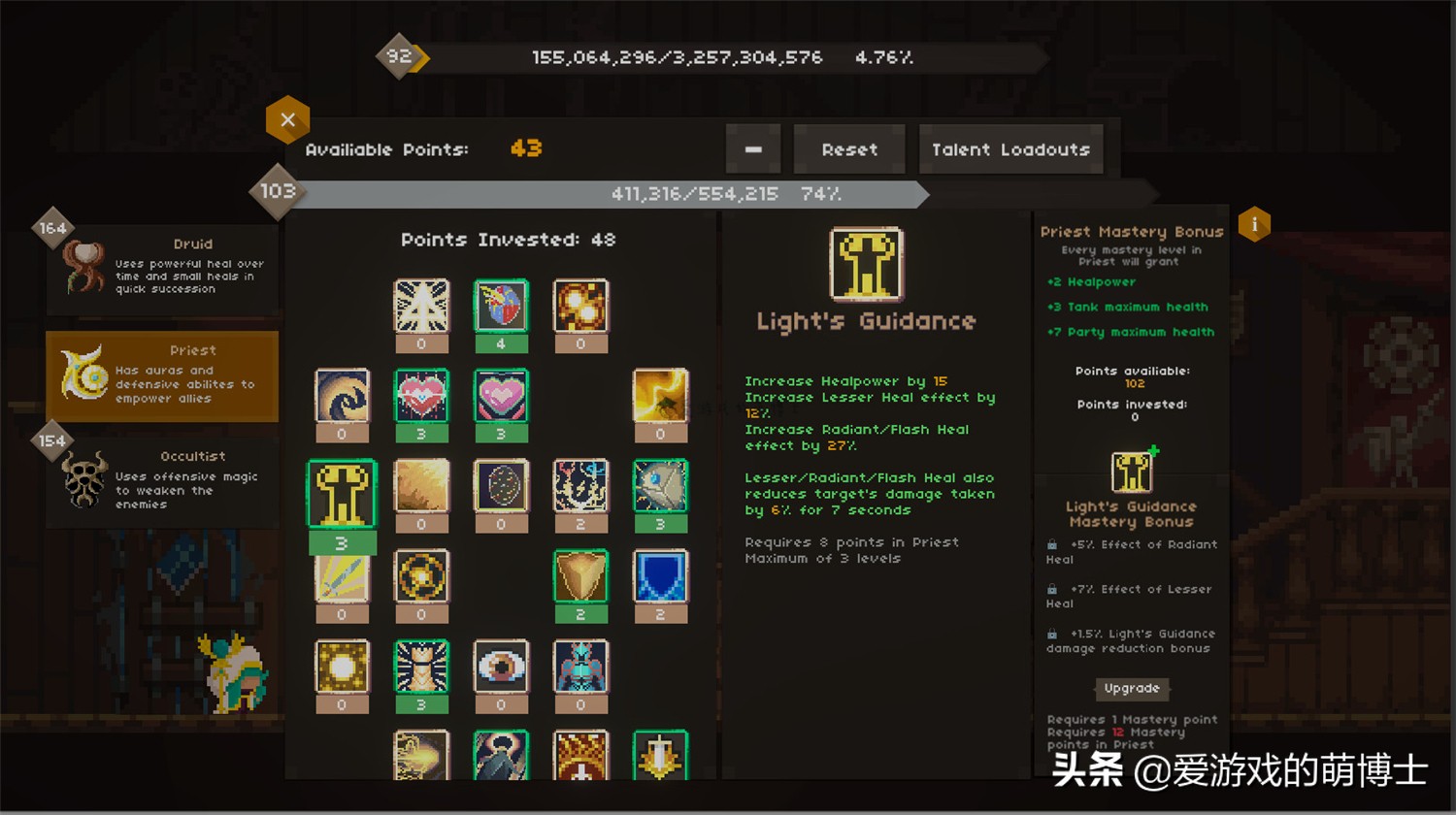Click the blue shield talent icon

click(x=660, y=576)
